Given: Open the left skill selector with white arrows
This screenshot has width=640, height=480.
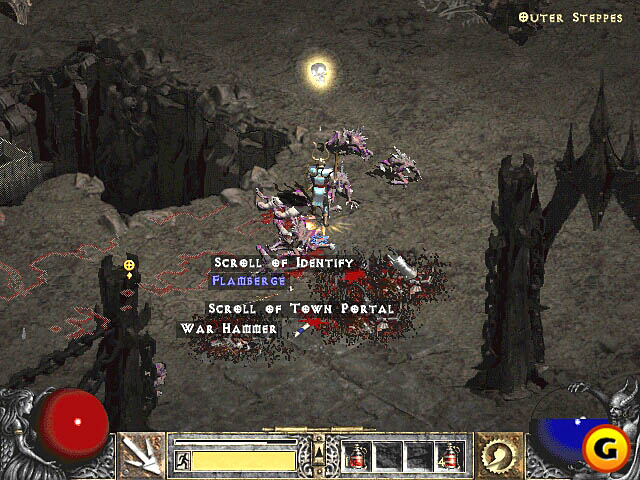Looking at the screenshot, I should point(142,456).
